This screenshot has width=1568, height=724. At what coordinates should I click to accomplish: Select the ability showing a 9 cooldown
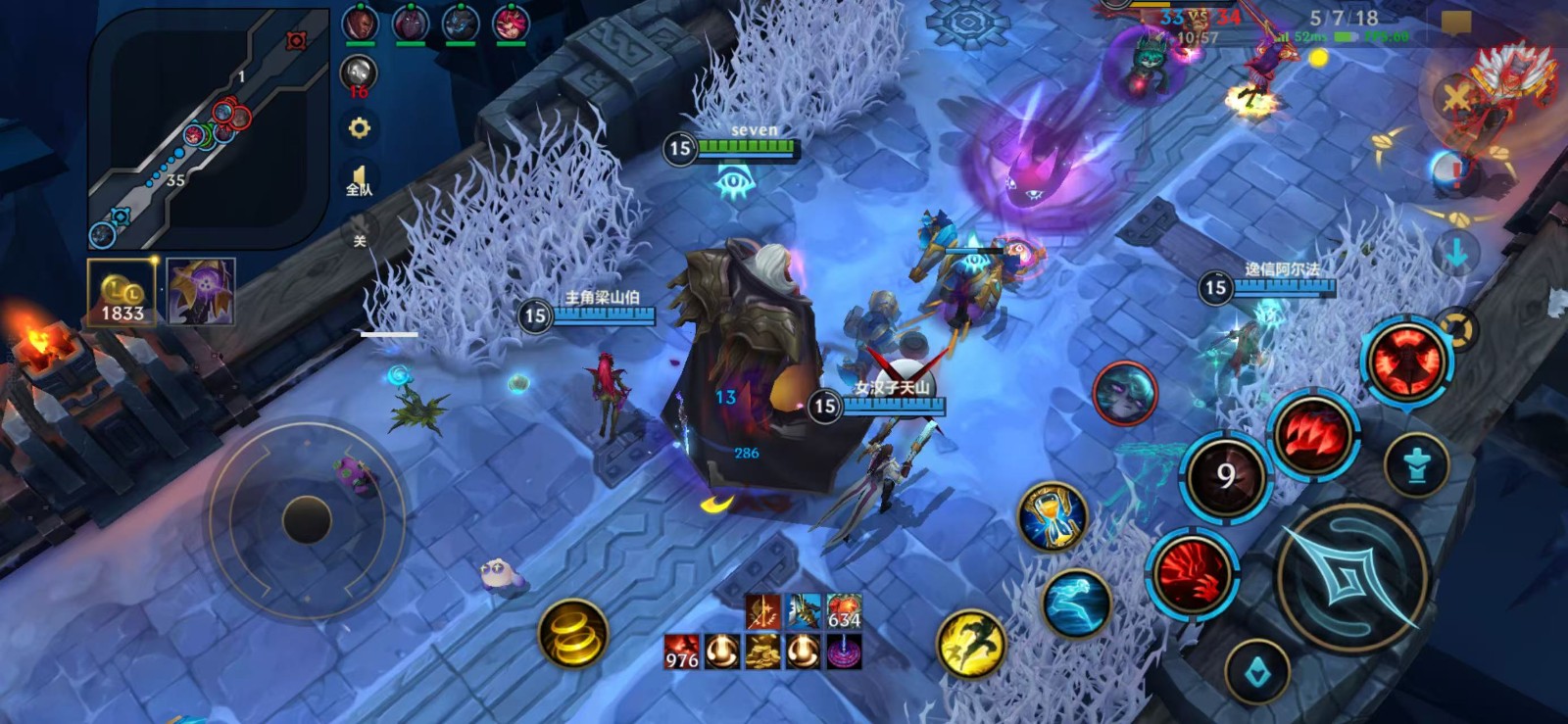pos(1225,477)
